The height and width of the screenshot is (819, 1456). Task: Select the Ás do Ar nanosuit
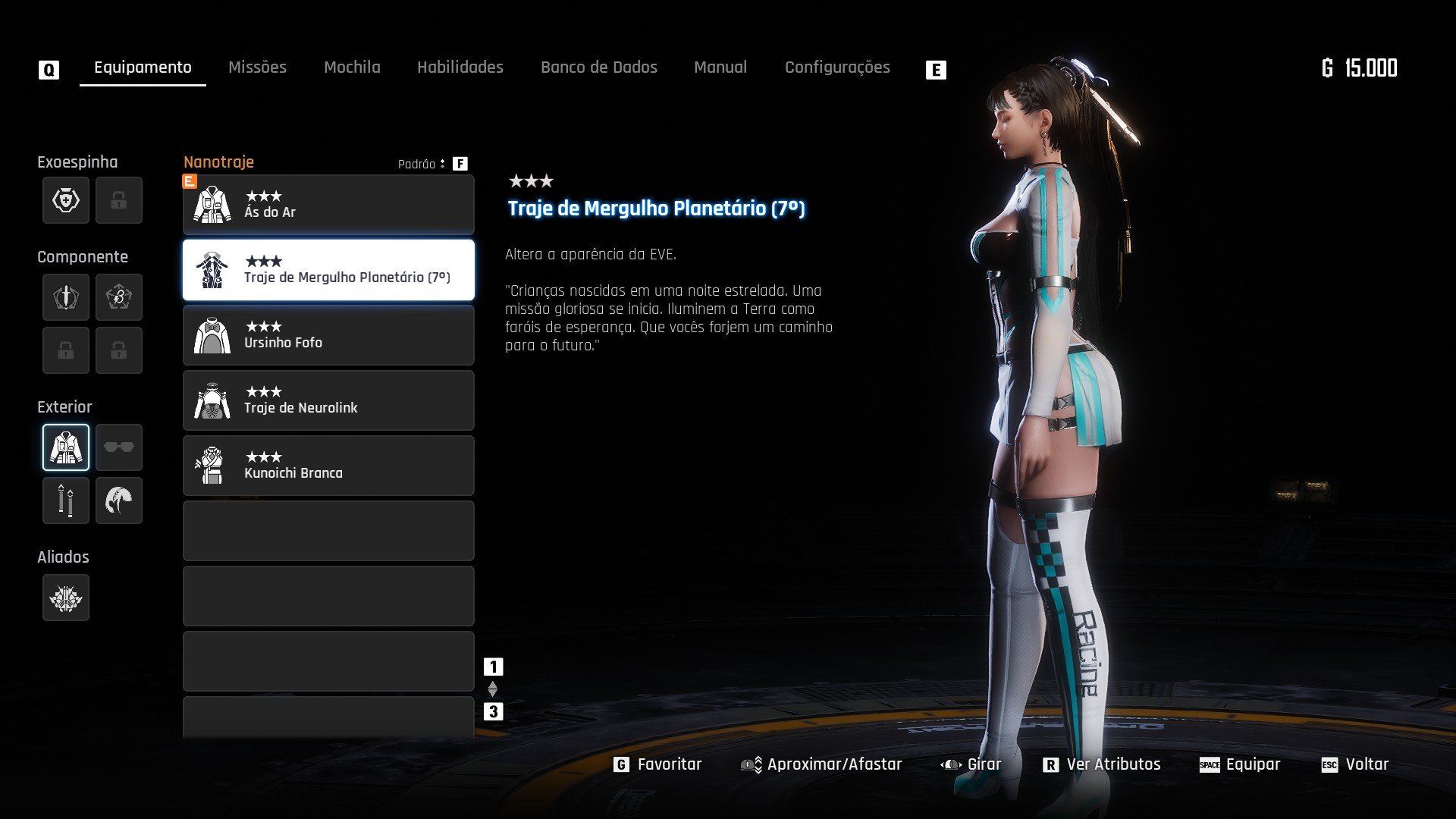(328, 205)
